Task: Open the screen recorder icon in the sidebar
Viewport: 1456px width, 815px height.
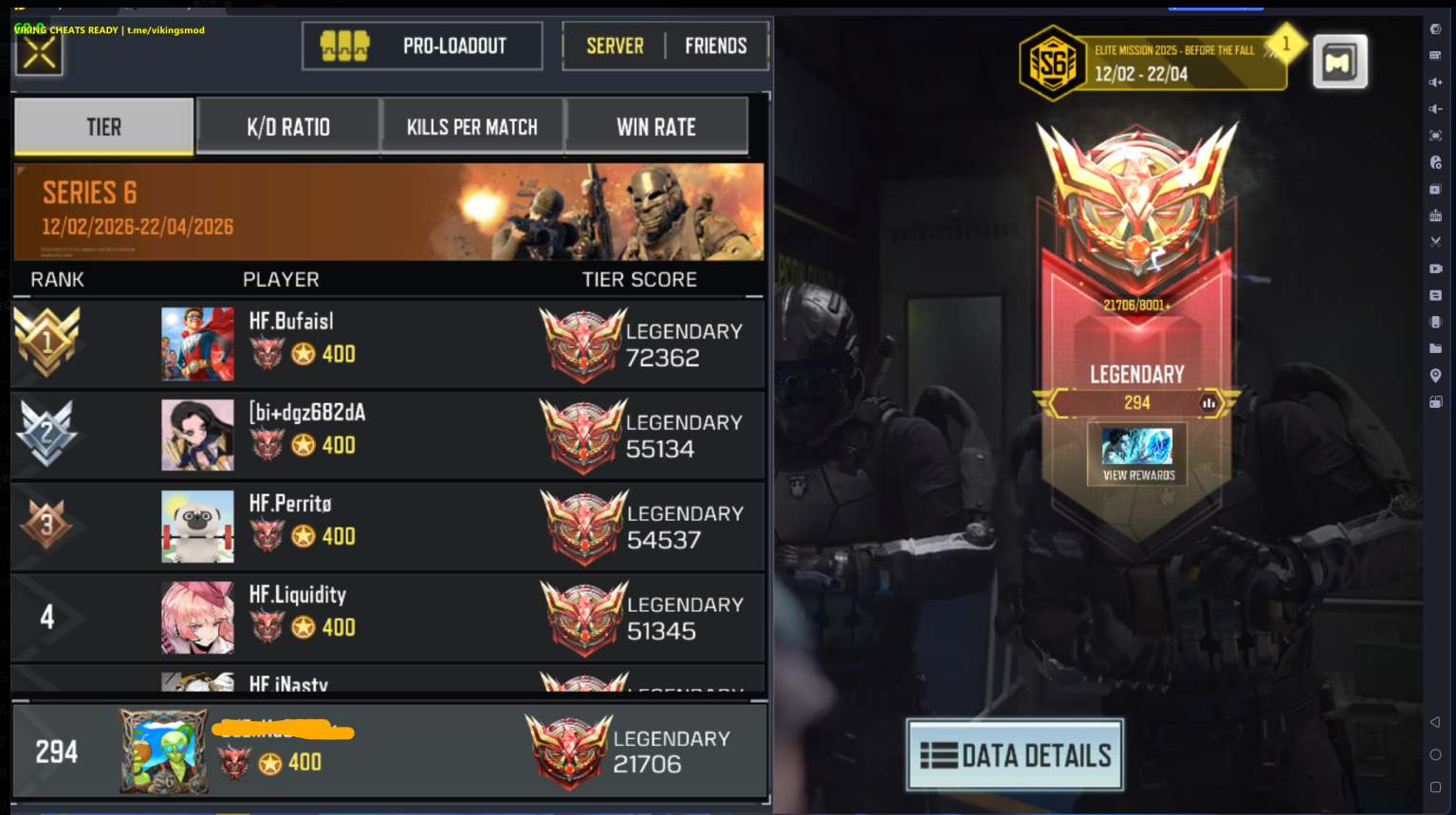Action: (1435, 269)
